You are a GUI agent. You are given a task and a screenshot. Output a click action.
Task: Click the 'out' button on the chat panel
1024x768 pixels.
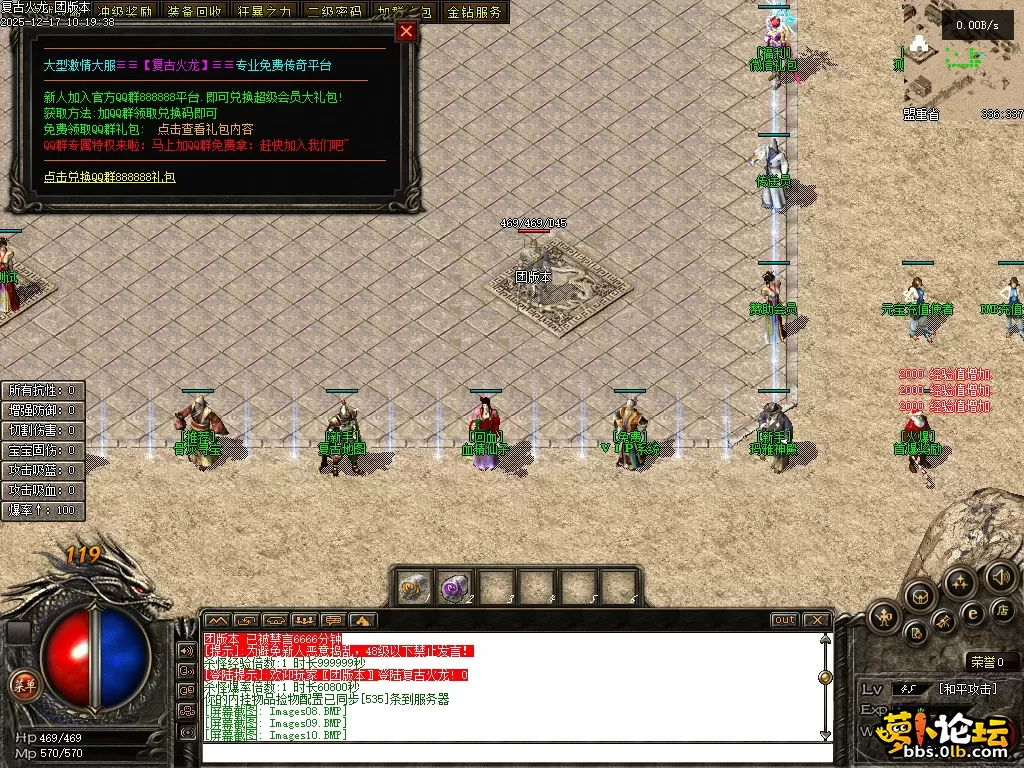pos(785,620)
